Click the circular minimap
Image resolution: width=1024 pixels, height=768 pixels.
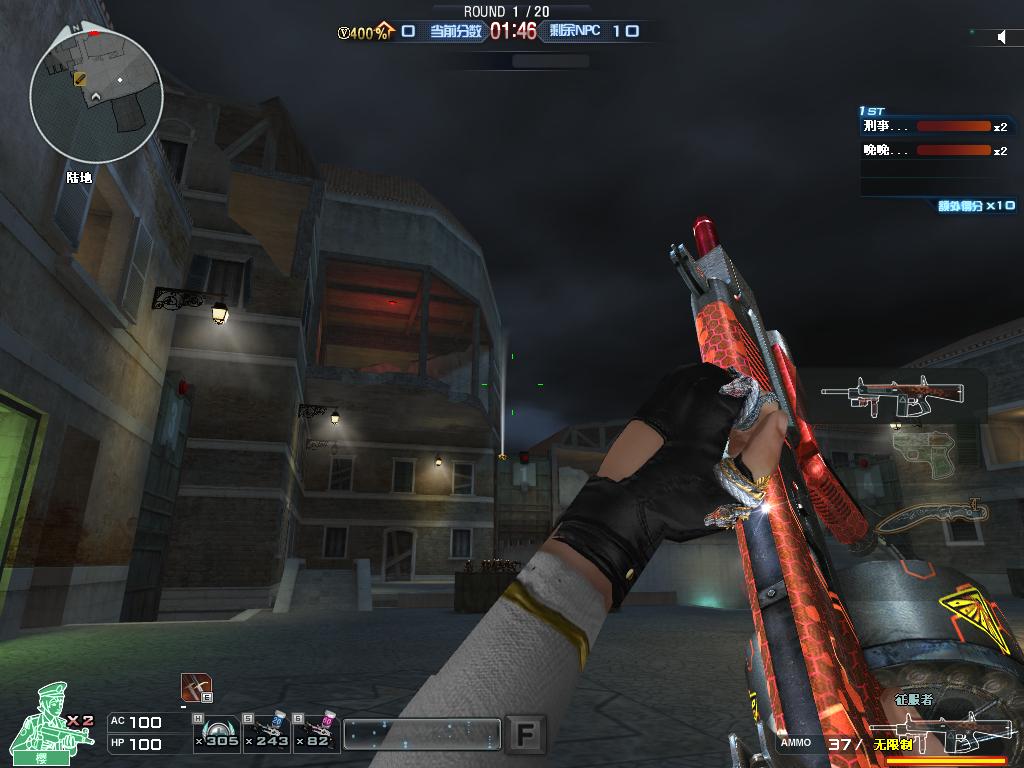96,95
